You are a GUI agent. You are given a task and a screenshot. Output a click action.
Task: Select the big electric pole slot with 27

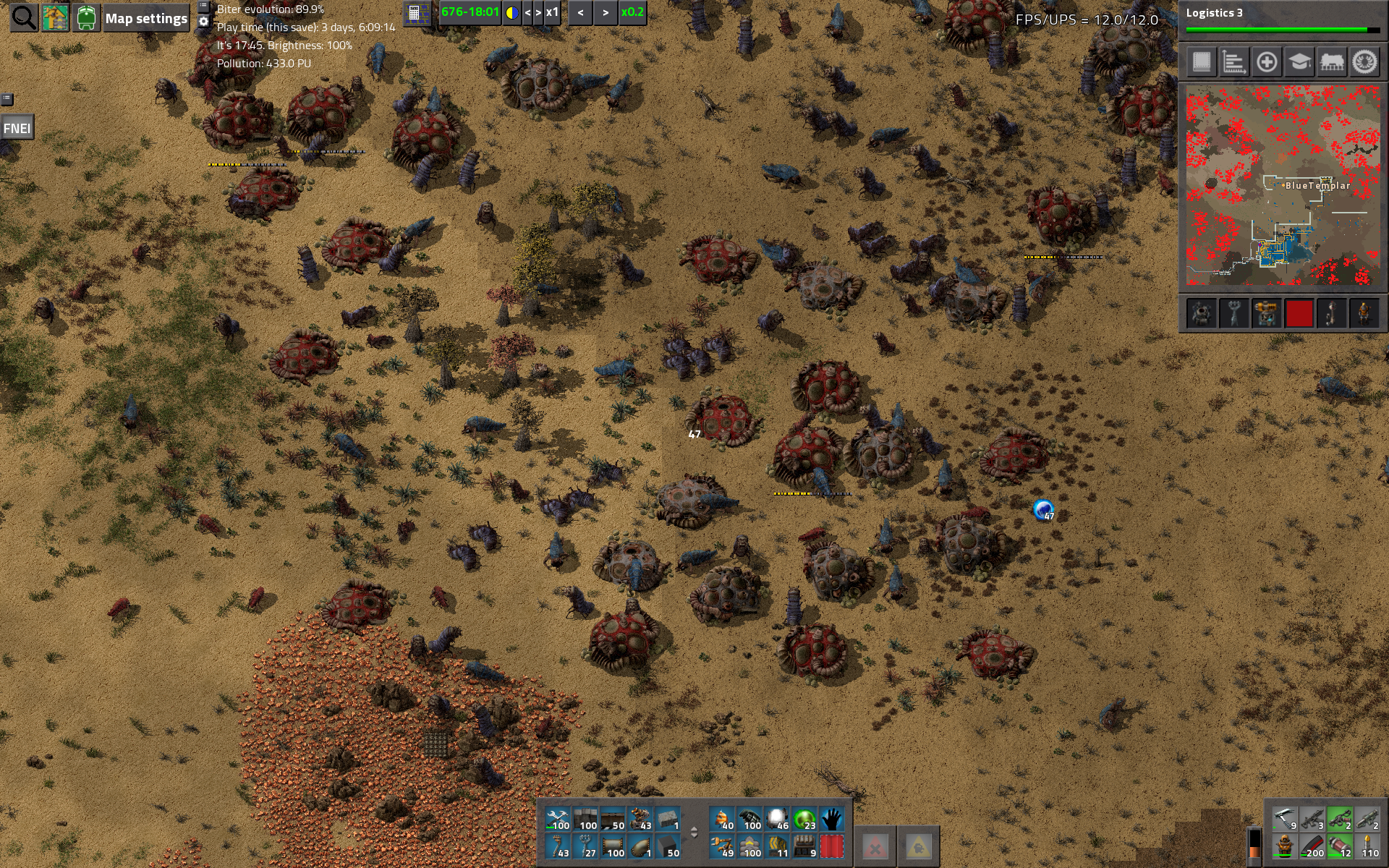tap(585, 846)
